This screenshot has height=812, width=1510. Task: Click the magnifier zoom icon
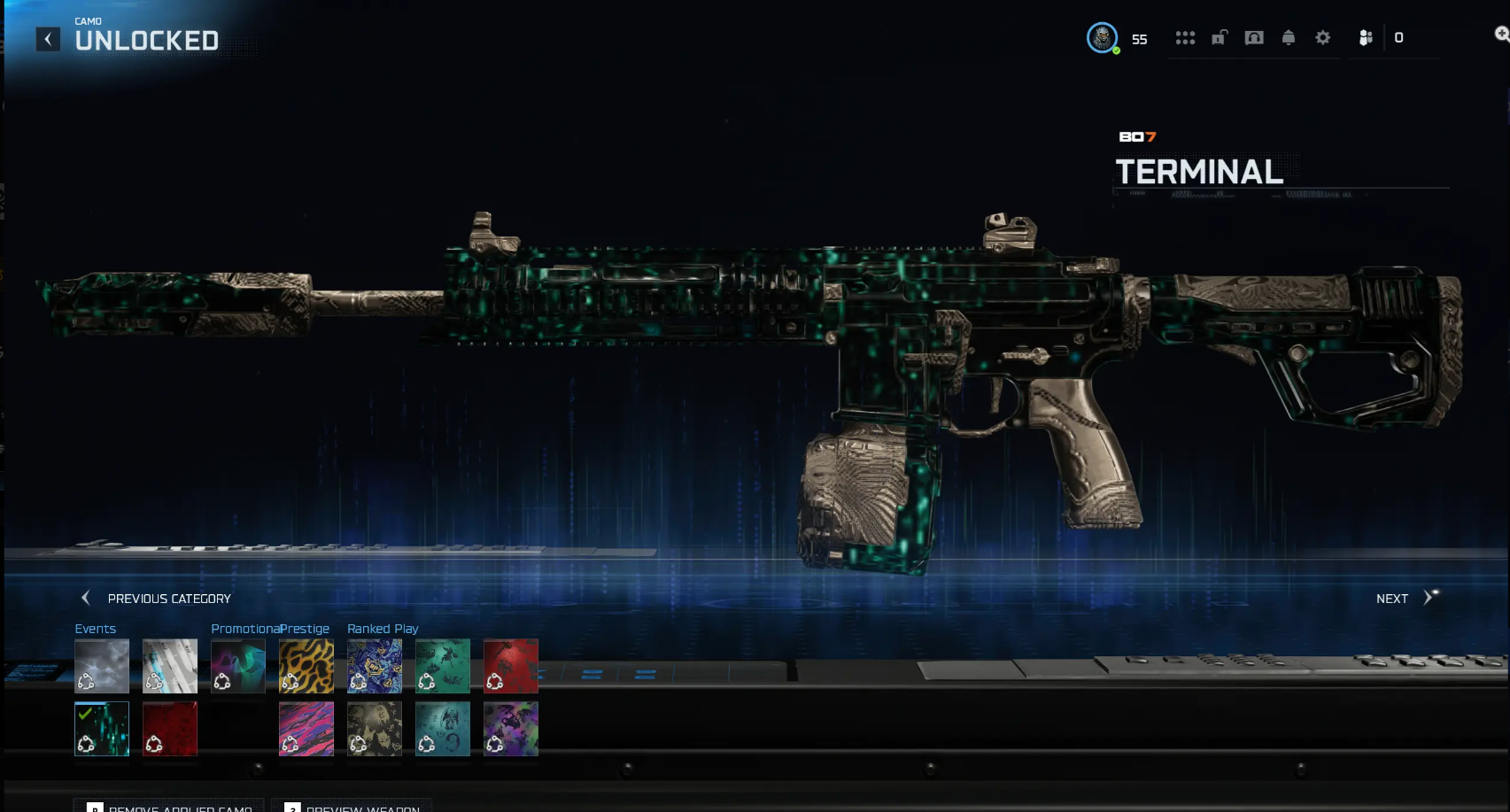[1501, 35]
